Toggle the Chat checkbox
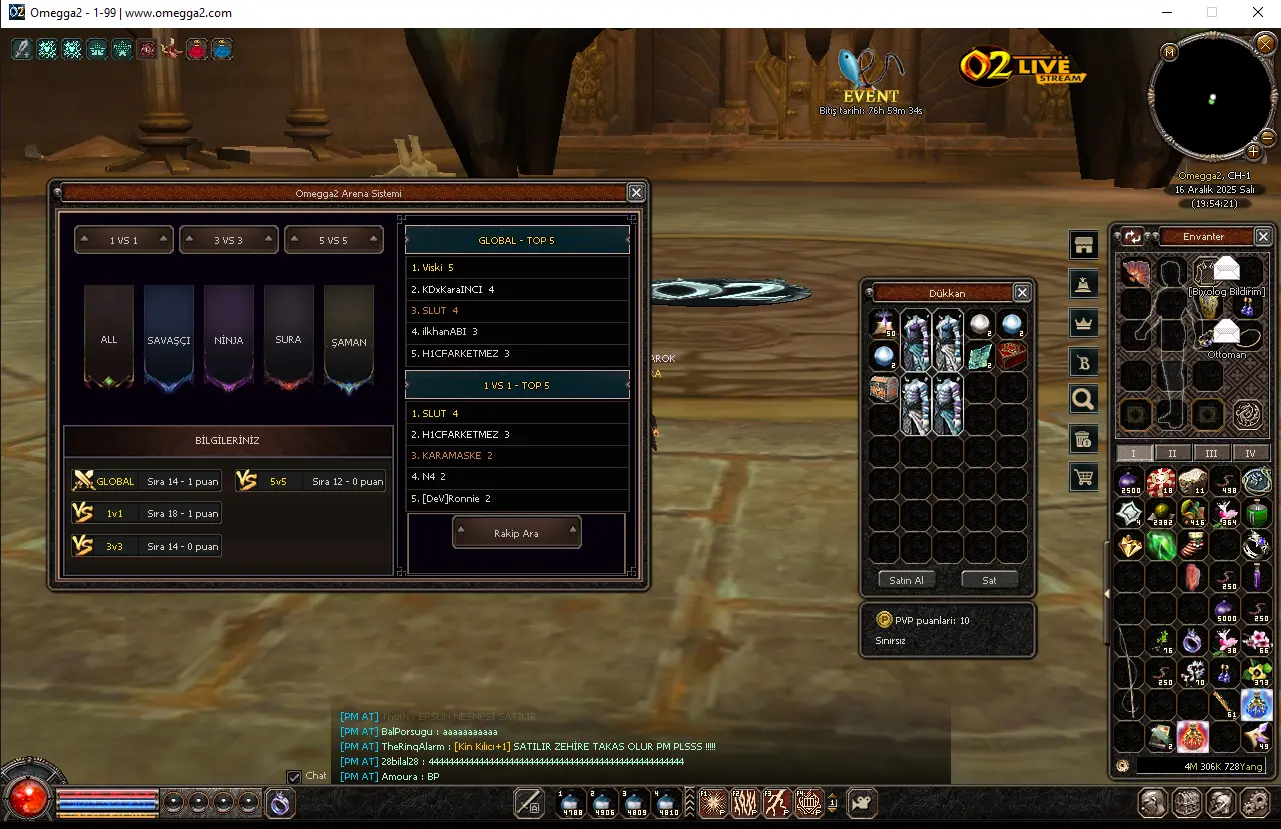The height and width of the screenshot is (829, 1281). click(x=294, y=777)
